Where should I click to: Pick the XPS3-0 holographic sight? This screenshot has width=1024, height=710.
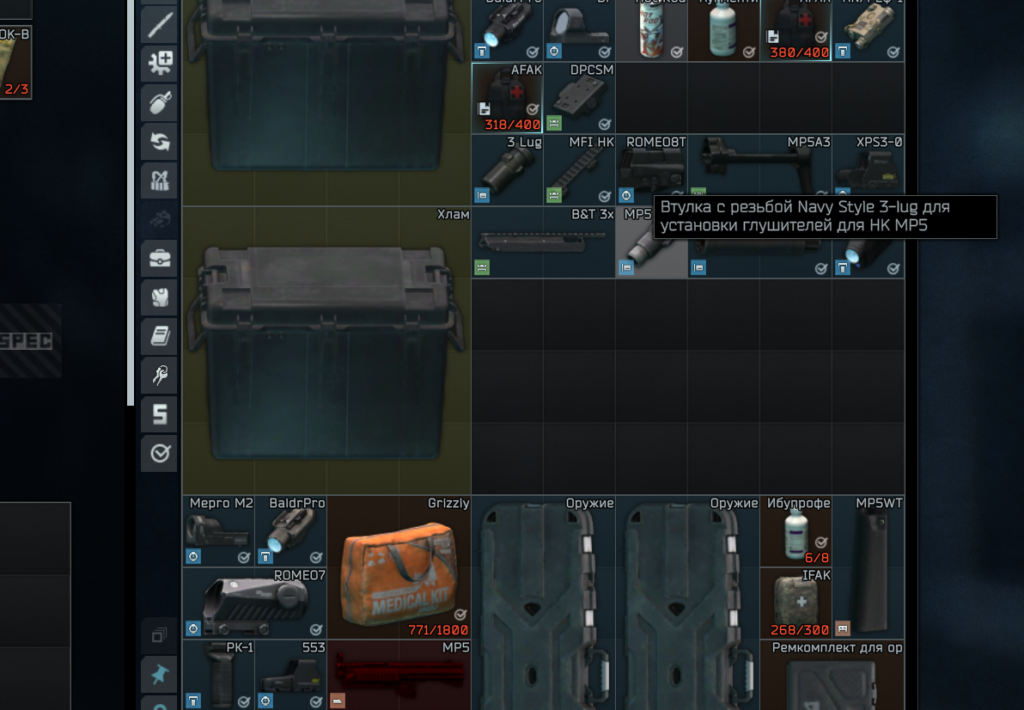pyautogui.click(x=868, y=170)
